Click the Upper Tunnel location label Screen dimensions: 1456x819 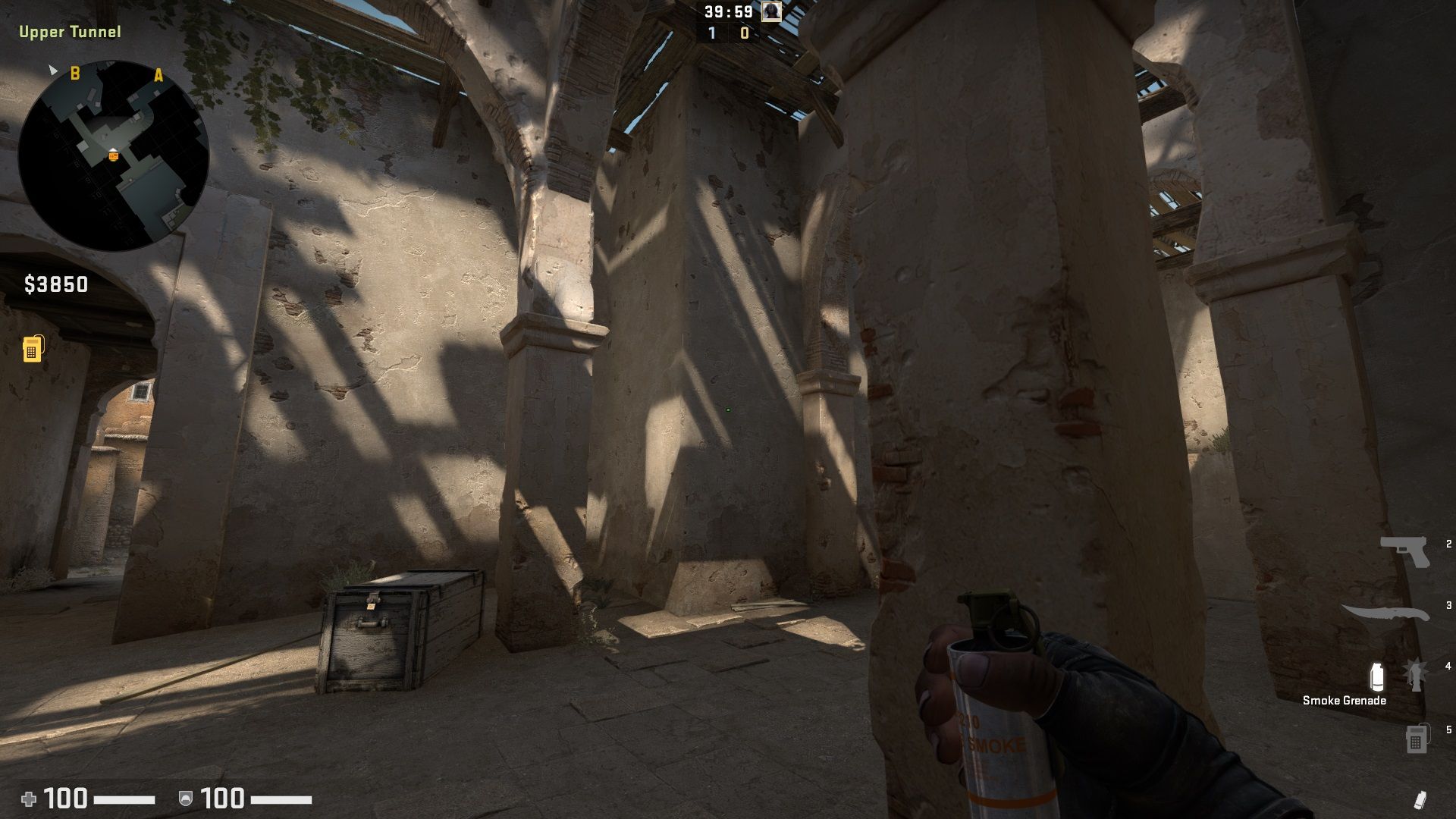(x=70, y=32)
